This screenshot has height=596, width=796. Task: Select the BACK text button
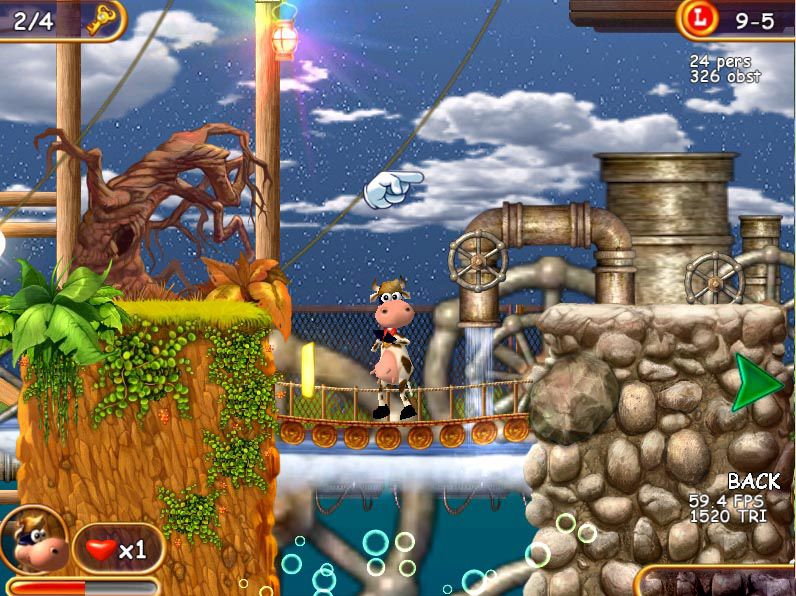coord(753,482)
